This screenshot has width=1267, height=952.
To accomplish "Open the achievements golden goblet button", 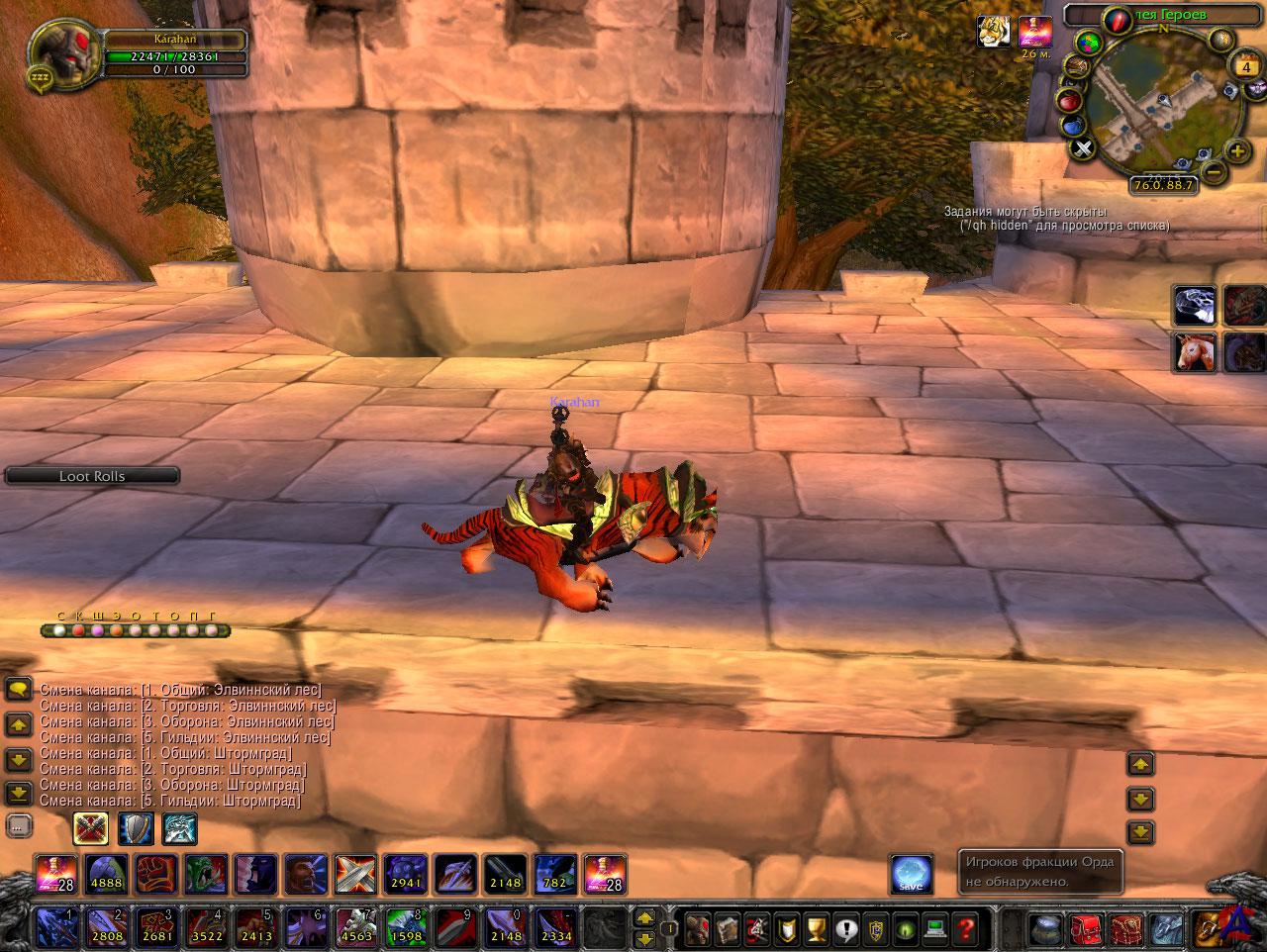I will click(817, 929).
